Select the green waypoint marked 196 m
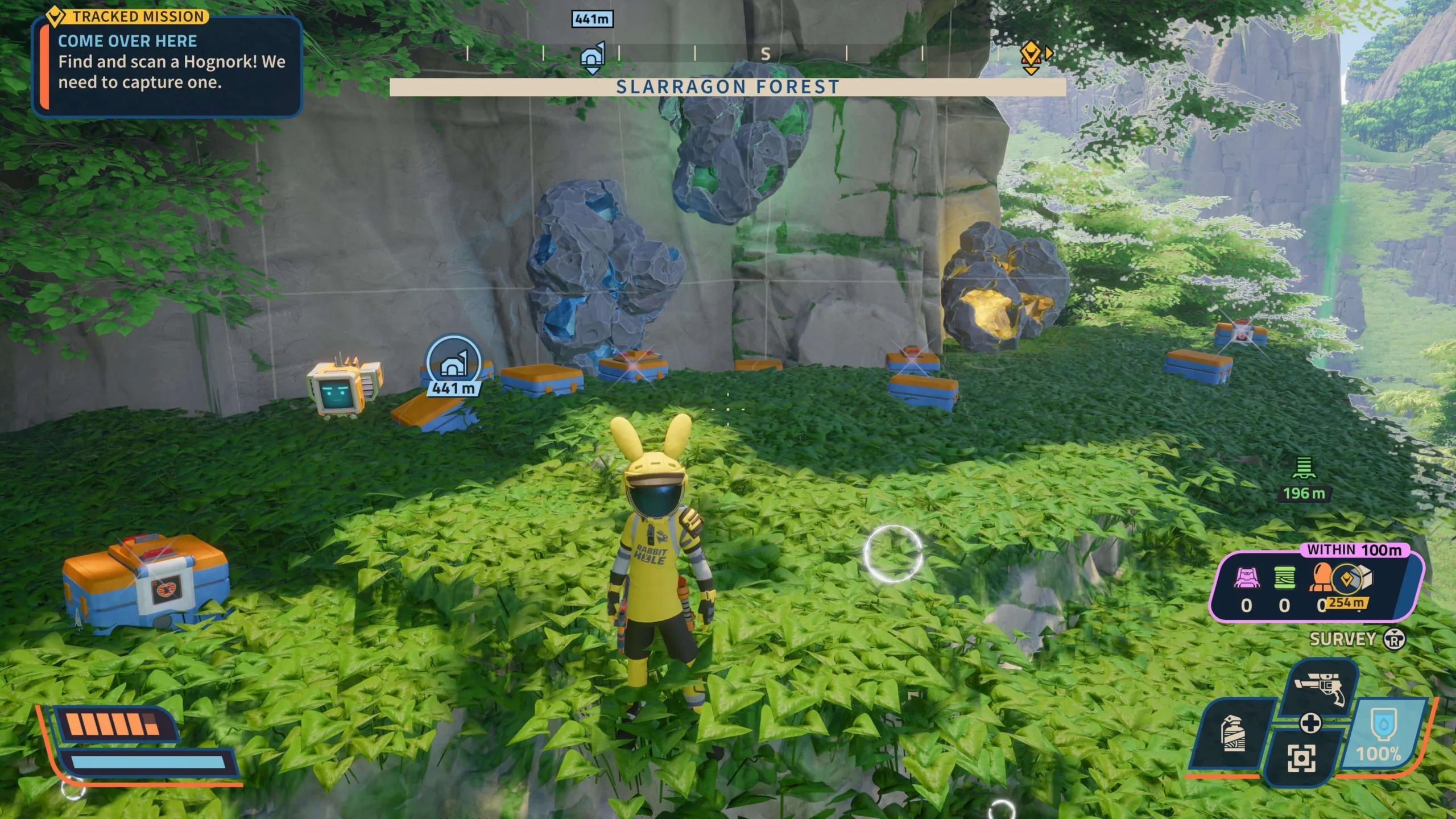The image size is (1456, 819). point(1304,469)
